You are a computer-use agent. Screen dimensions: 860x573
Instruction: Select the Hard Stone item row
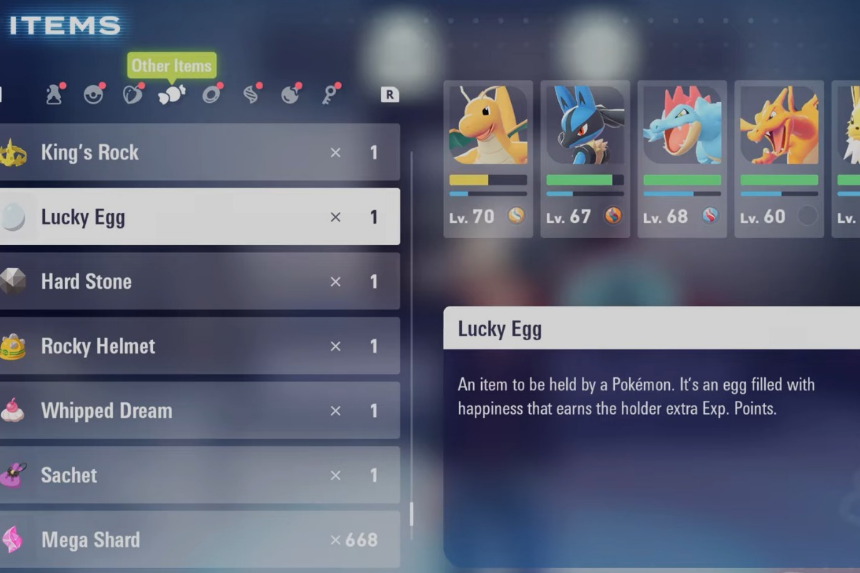tap(200, 282)
